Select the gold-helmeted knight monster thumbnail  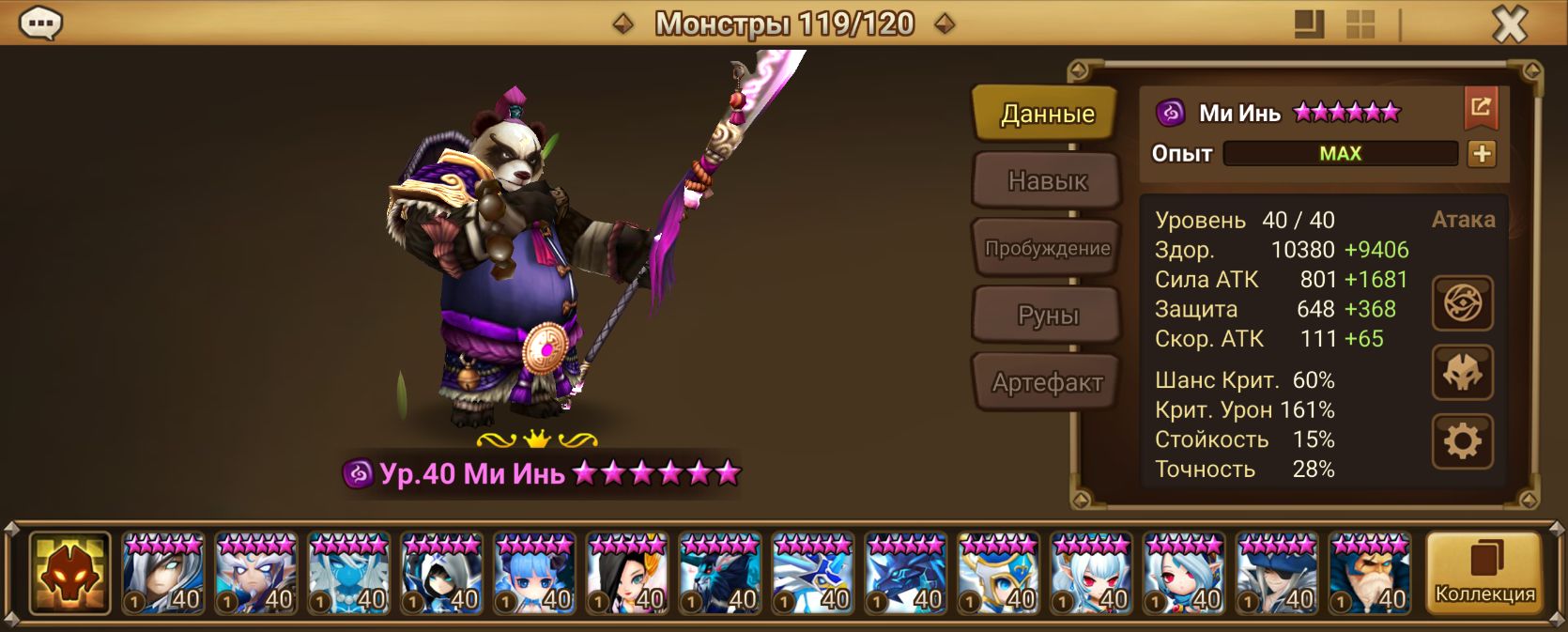(x=998, y=574)
